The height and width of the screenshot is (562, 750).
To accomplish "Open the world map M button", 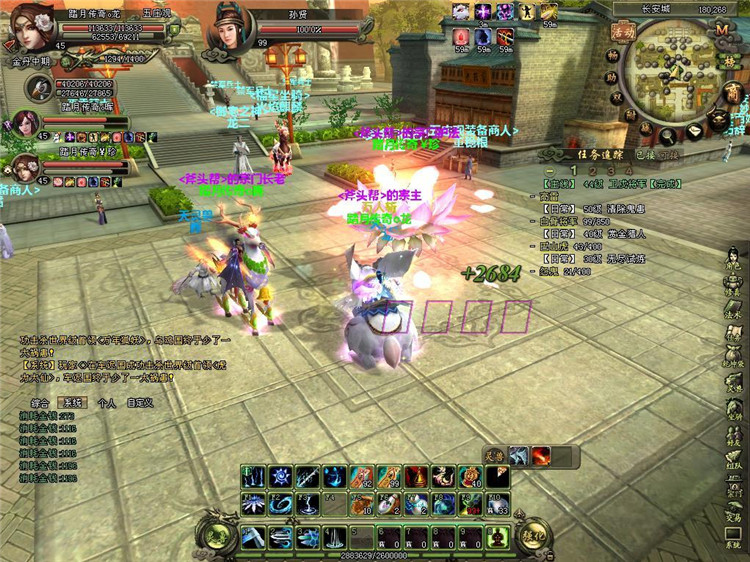I will click(723, 29).
